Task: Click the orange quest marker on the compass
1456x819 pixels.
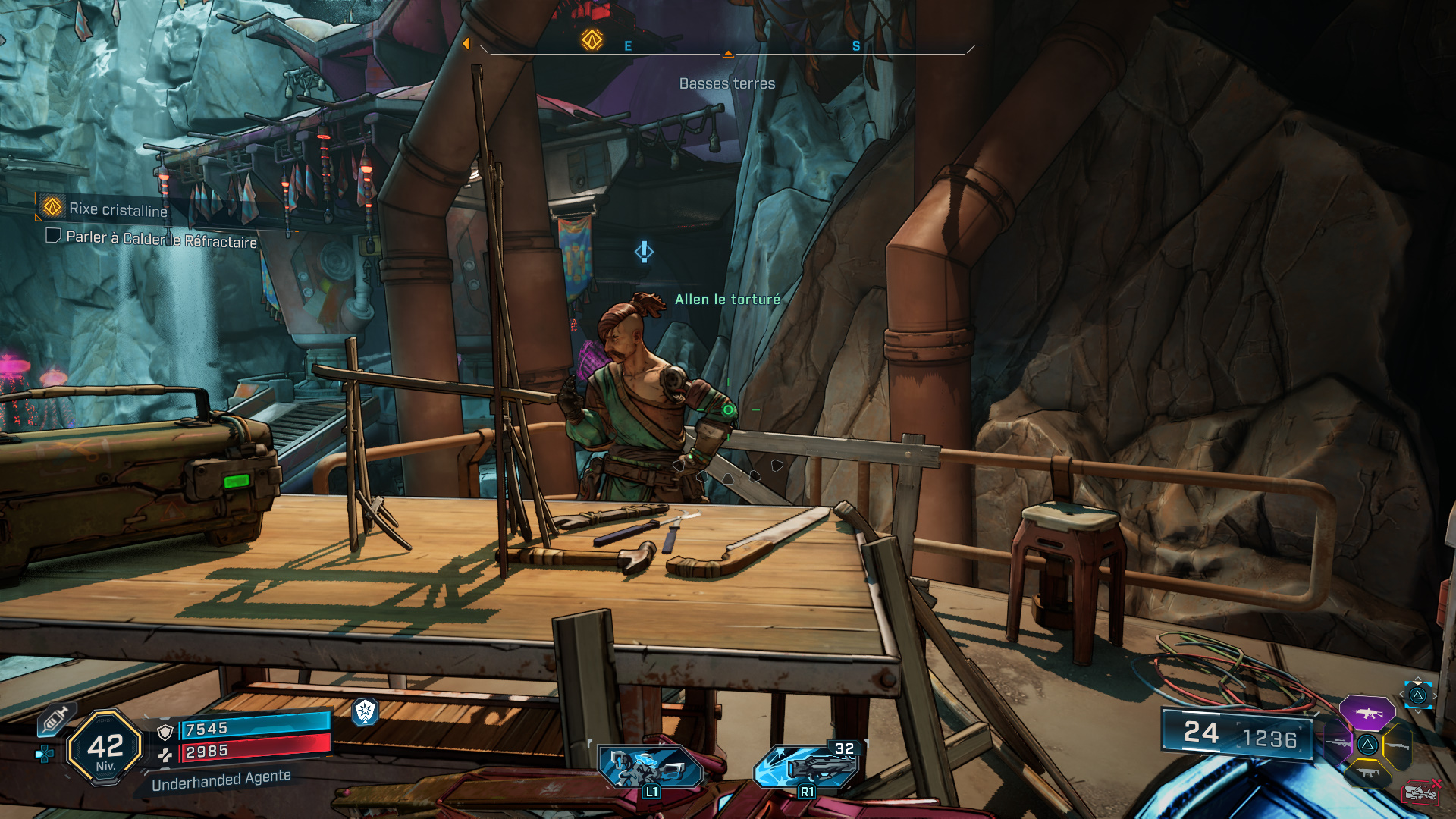Action: (x=591, y=39)
